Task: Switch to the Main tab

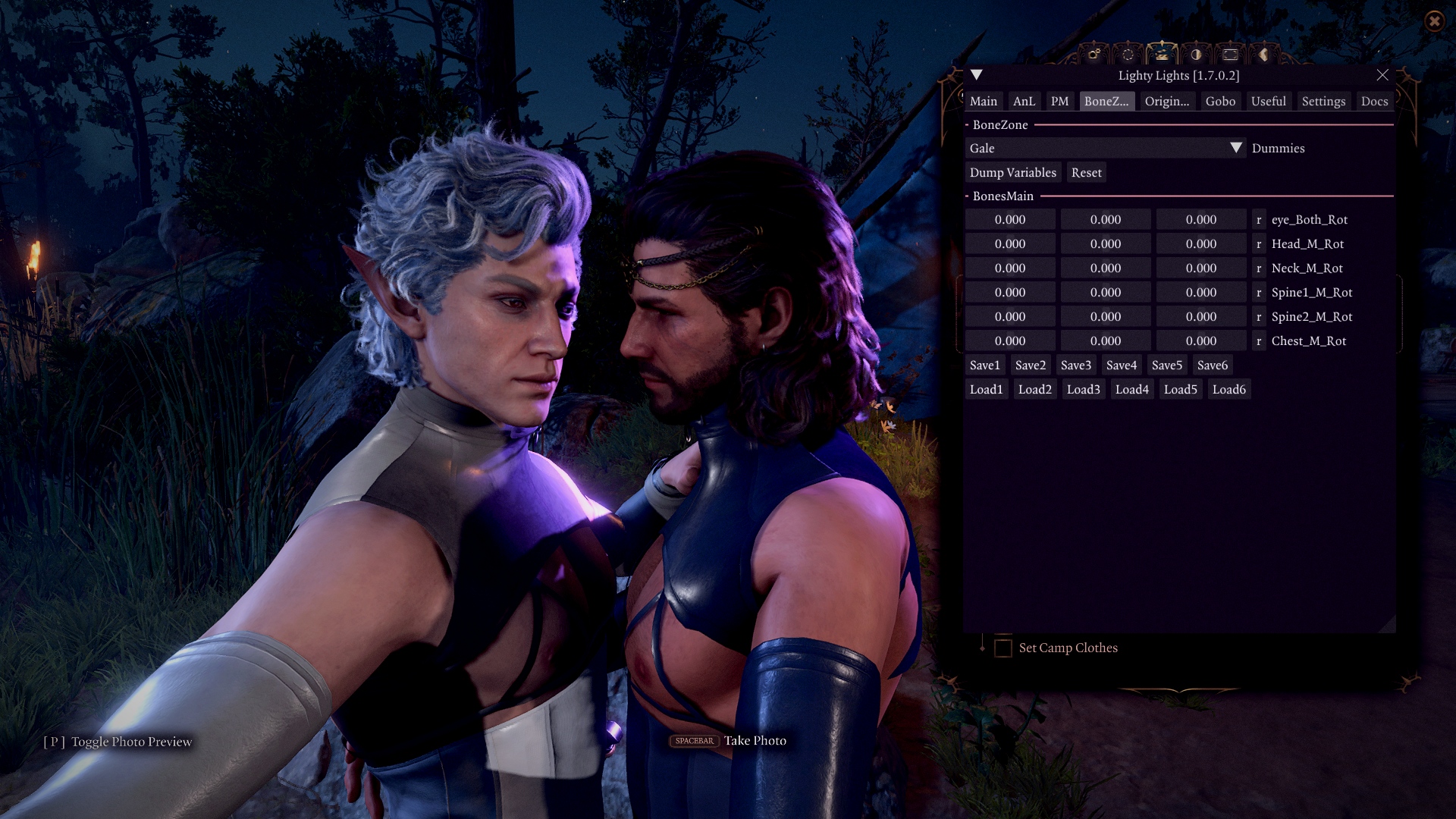Action: coord(984,101)
